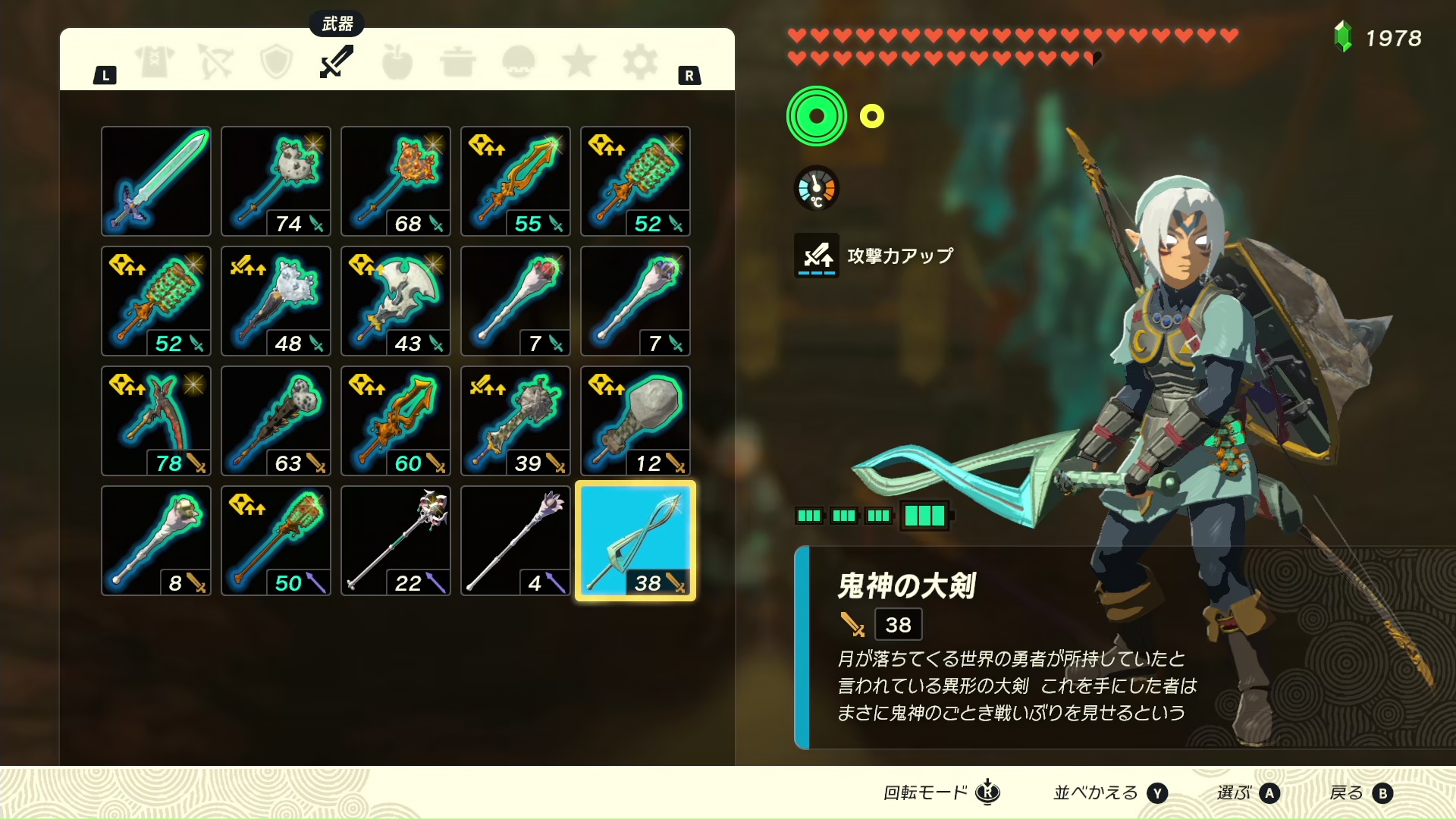Select the weapon slot with 48 attack
This screenshot has width=1456, height=819.
(x=276, y=301)
